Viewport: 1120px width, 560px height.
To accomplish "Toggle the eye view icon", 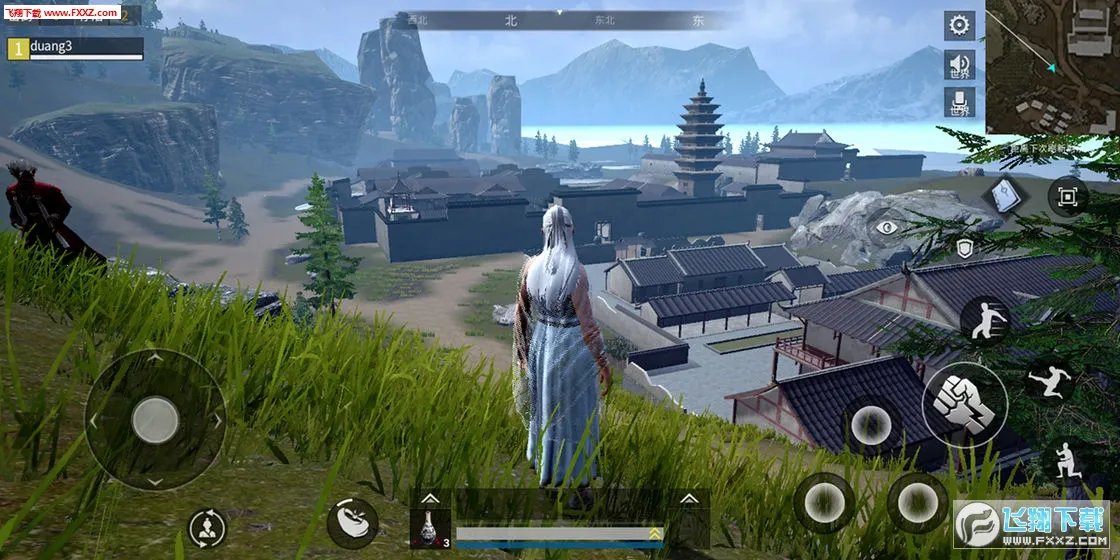I will pos(886,227).
